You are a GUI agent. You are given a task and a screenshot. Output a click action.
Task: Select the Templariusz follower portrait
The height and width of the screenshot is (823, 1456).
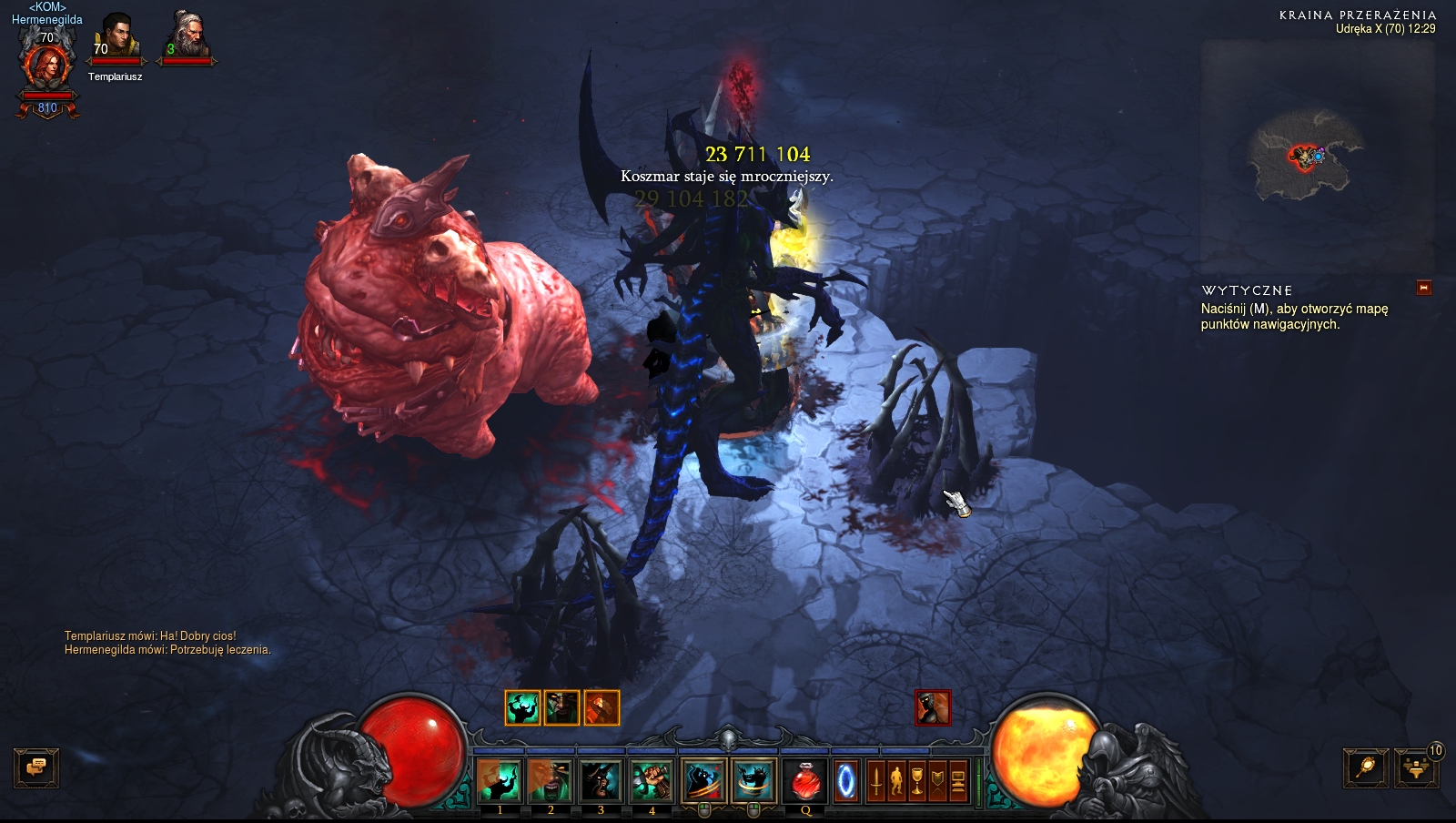tap(116, 38)
